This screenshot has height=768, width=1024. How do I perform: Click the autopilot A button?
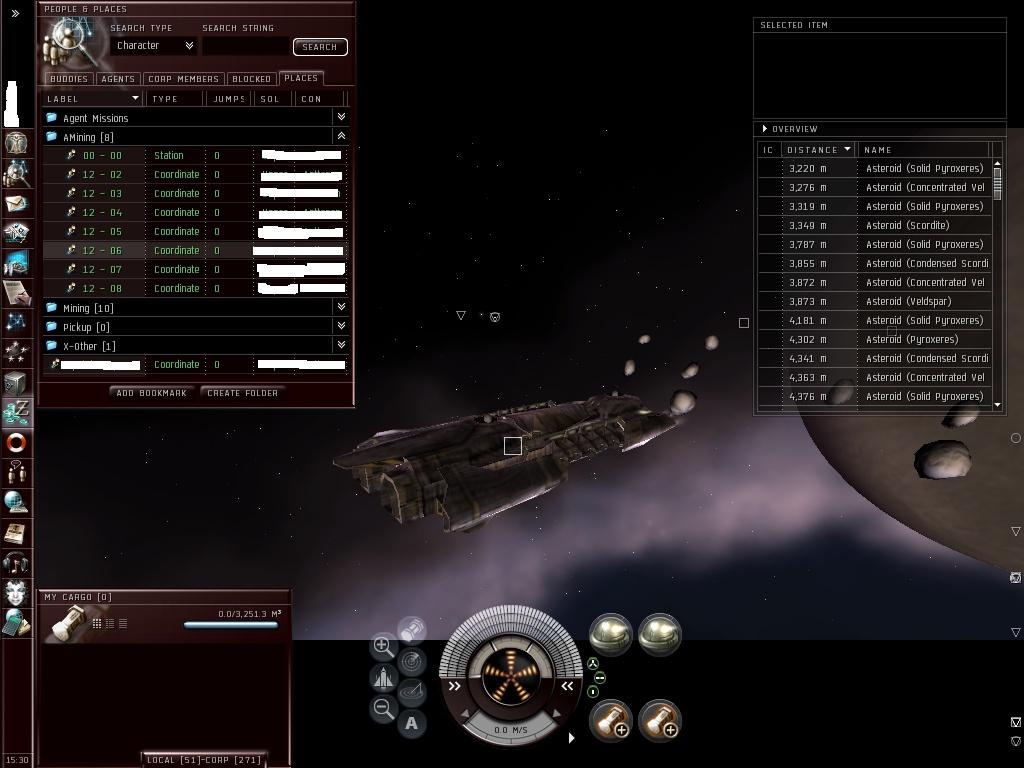pyautogui.click(x=411, y=723)
